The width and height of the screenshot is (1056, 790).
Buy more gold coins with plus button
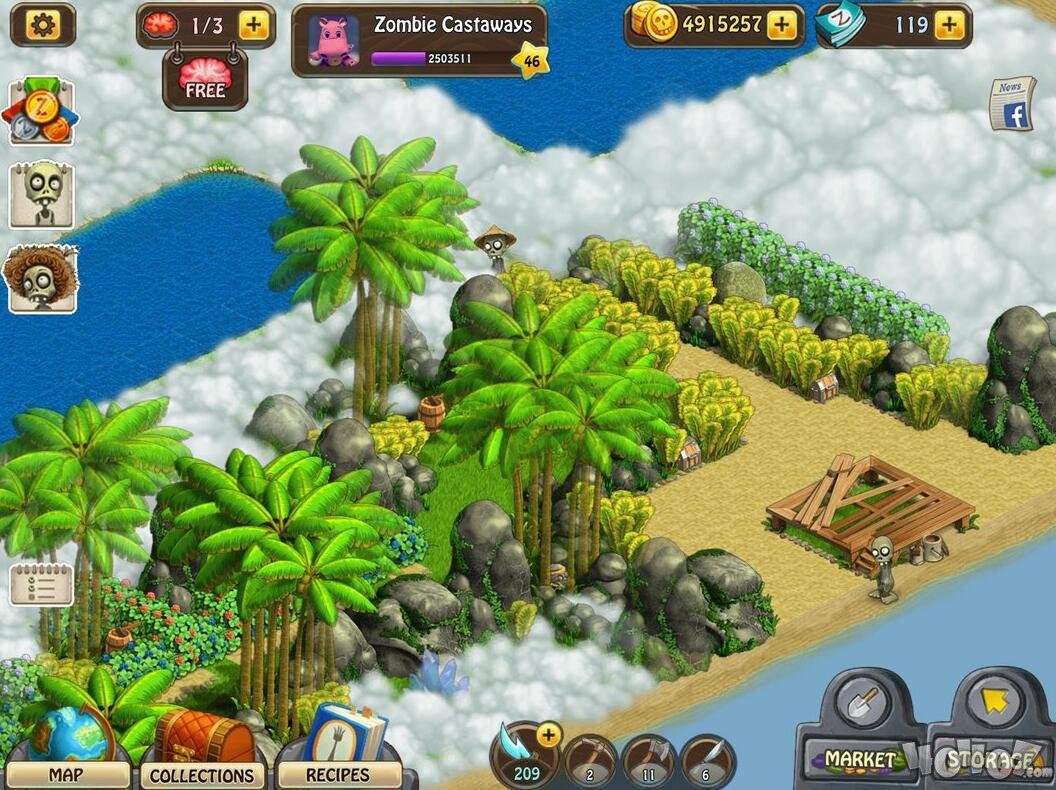781,25
